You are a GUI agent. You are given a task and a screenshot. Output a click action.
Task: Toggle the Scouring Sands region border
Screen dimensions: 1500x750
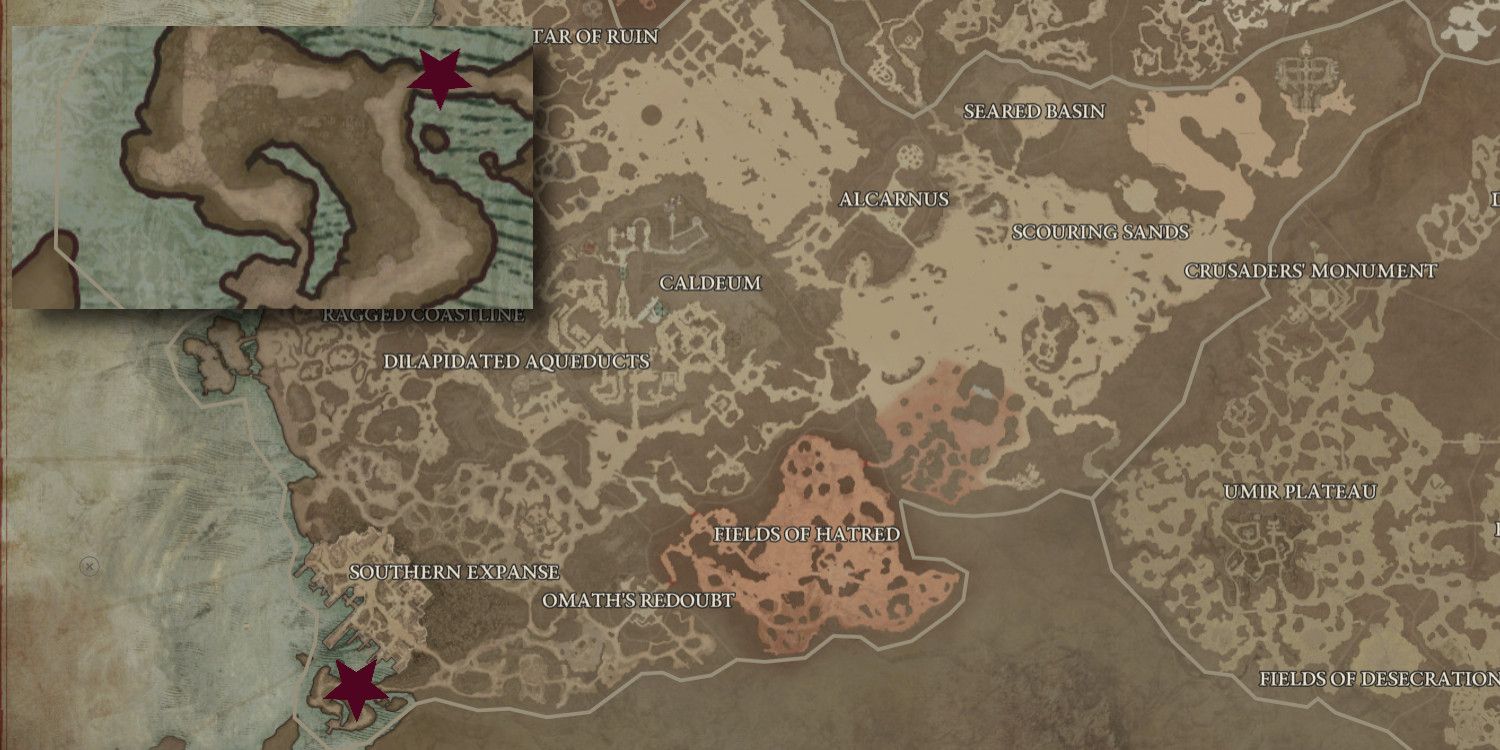coord(1100,232)
